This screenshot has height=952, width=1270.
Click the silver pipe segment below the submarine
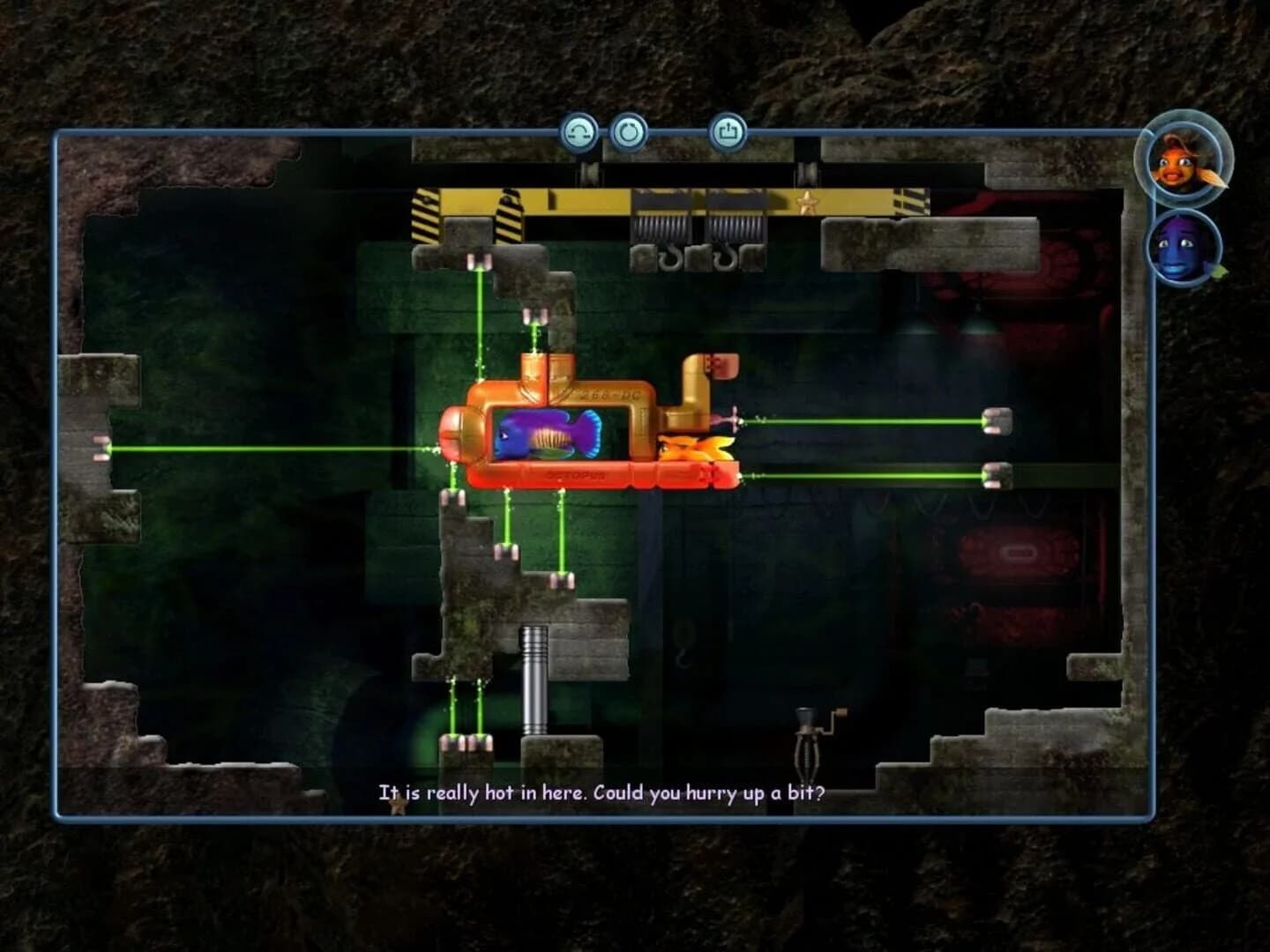(536, 679)
